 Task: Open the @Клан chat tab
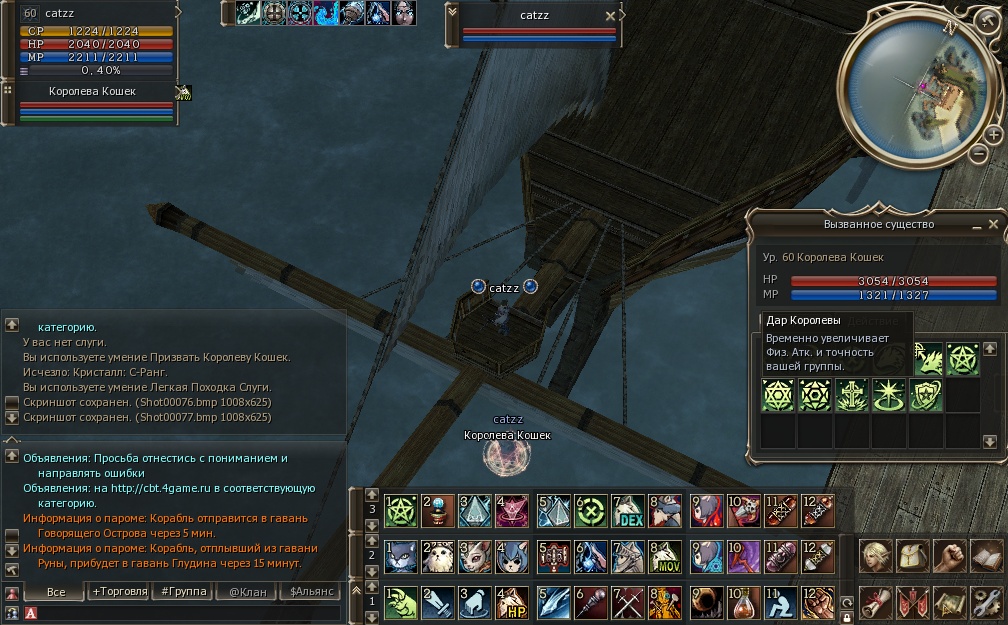click(x=247, y=592)
